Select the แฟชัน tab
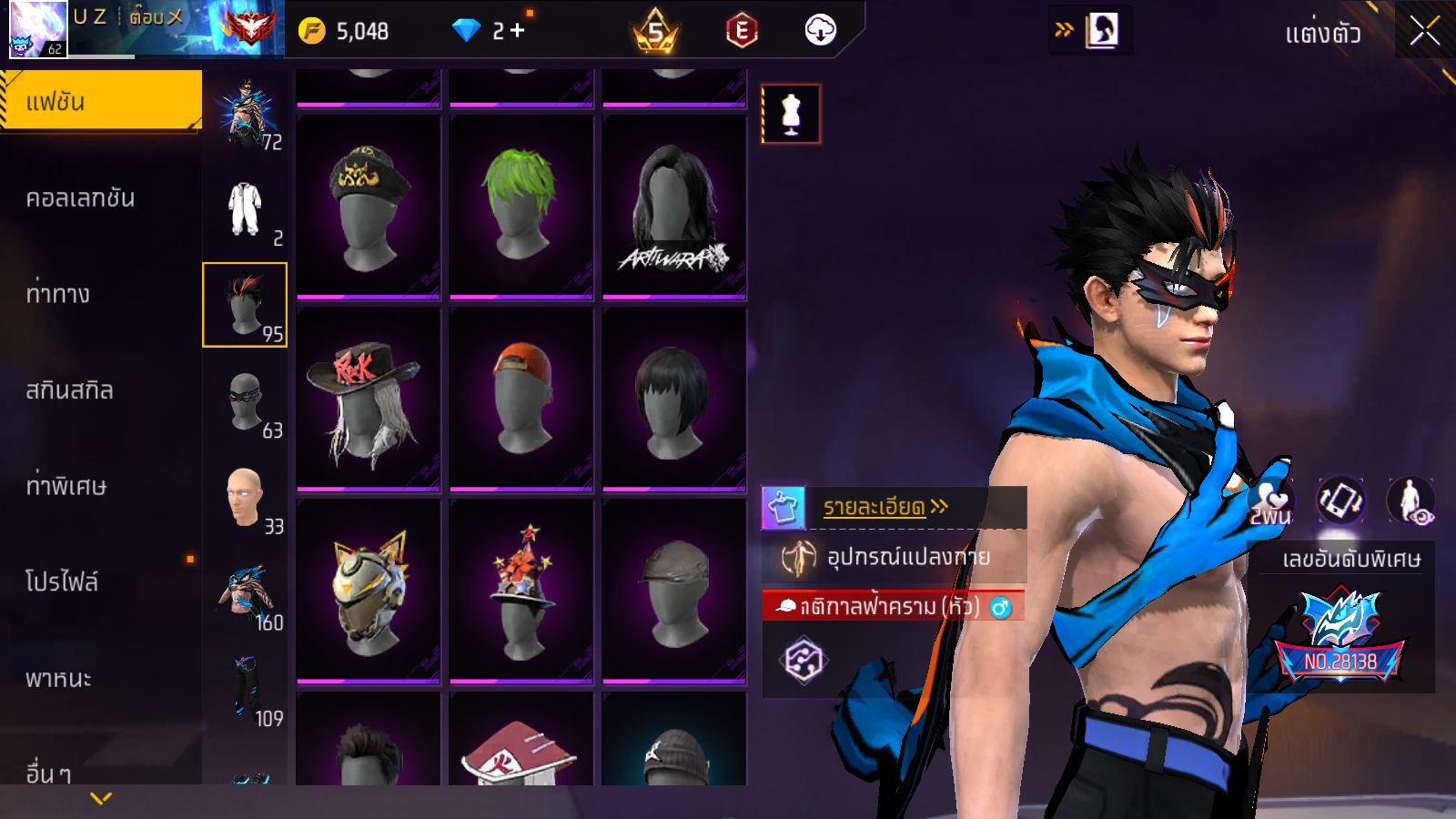Viewport: 1456px width, 819px height. tap(100, 101)
